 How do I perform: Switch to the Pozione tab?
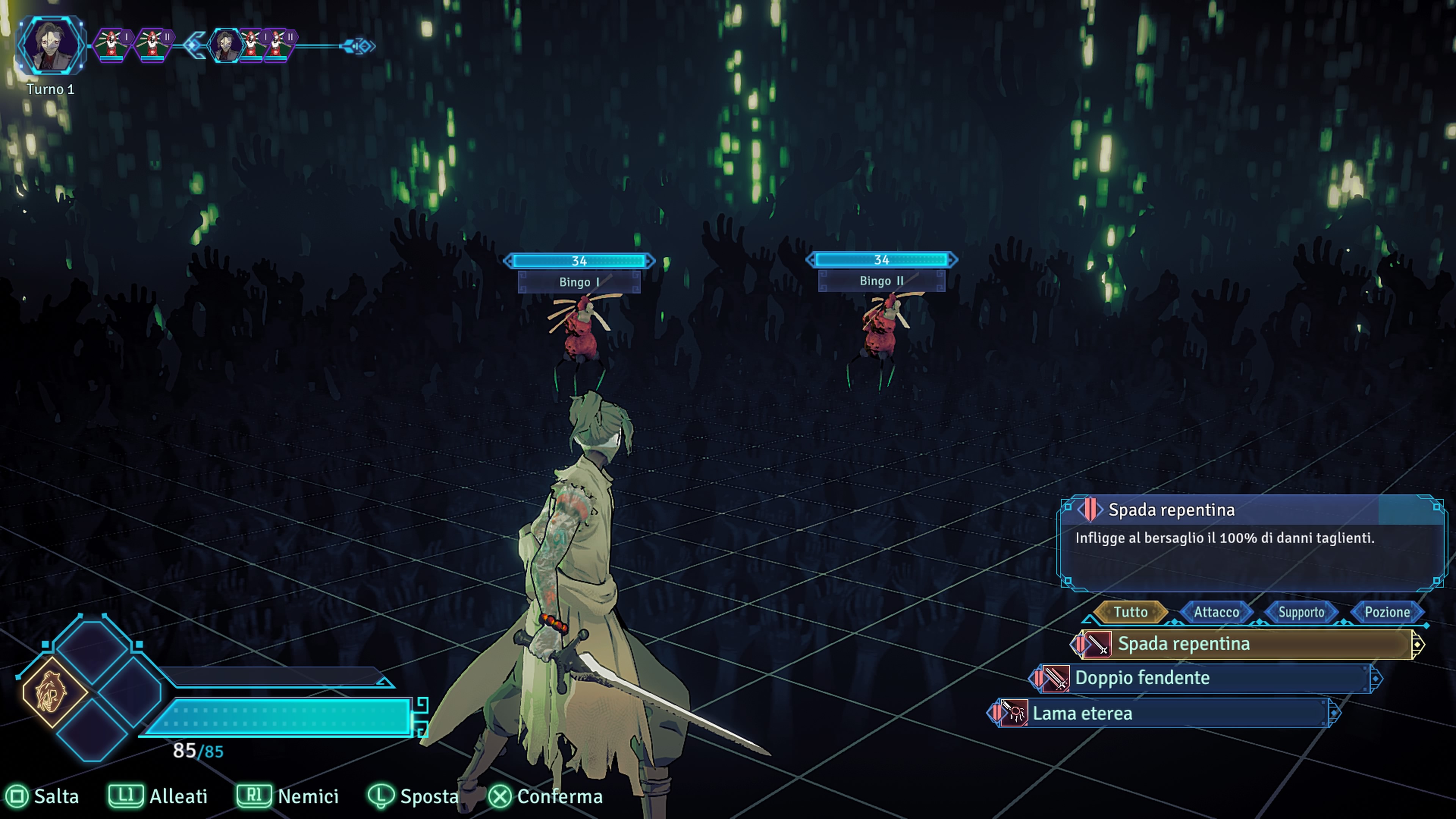[x=1387, y=612]
